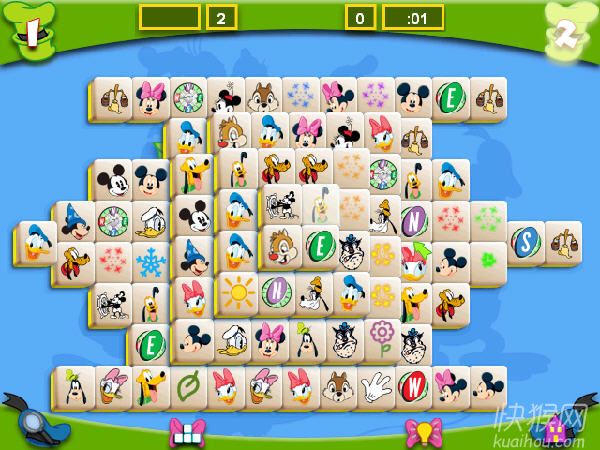The width and height of the screenshot is (600, 450).
Task: Select the yellow sun tile
Action: (x=238, y=292)
